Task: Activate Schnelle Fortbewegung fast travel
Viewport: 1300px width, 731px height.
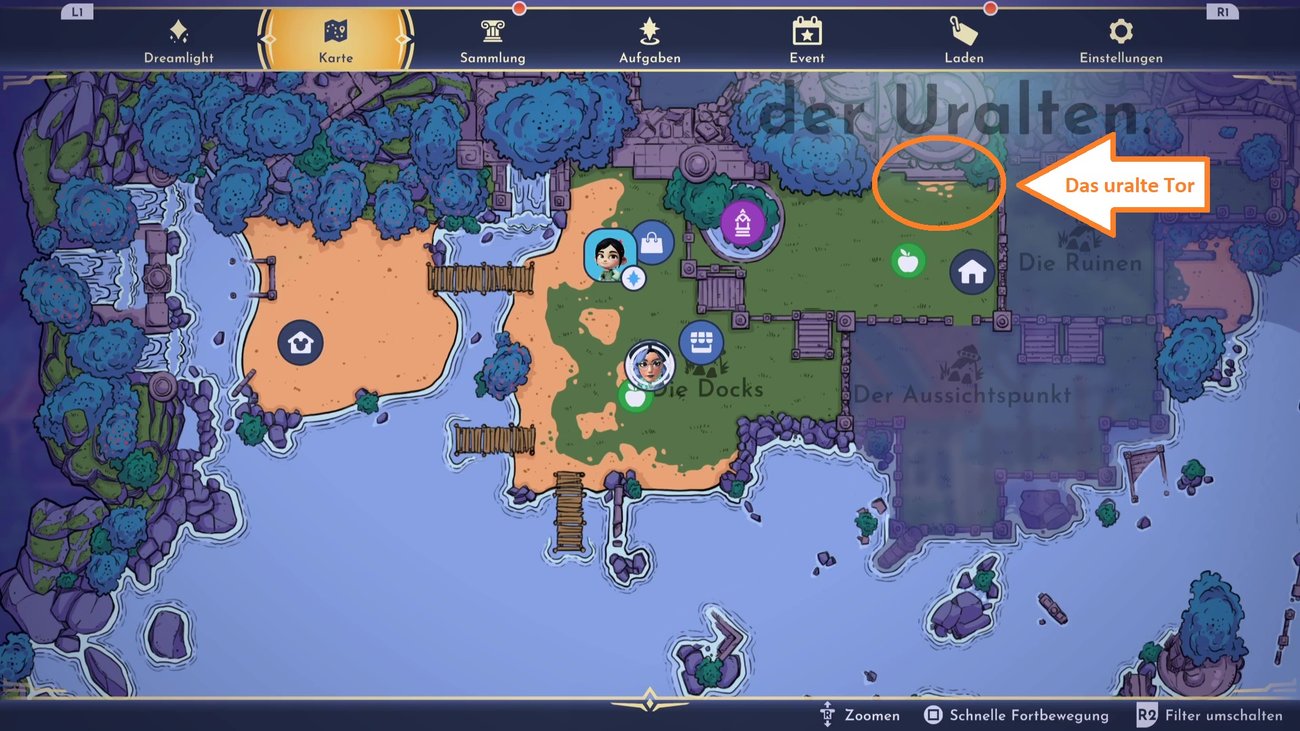Action: tap(1019, 715)
